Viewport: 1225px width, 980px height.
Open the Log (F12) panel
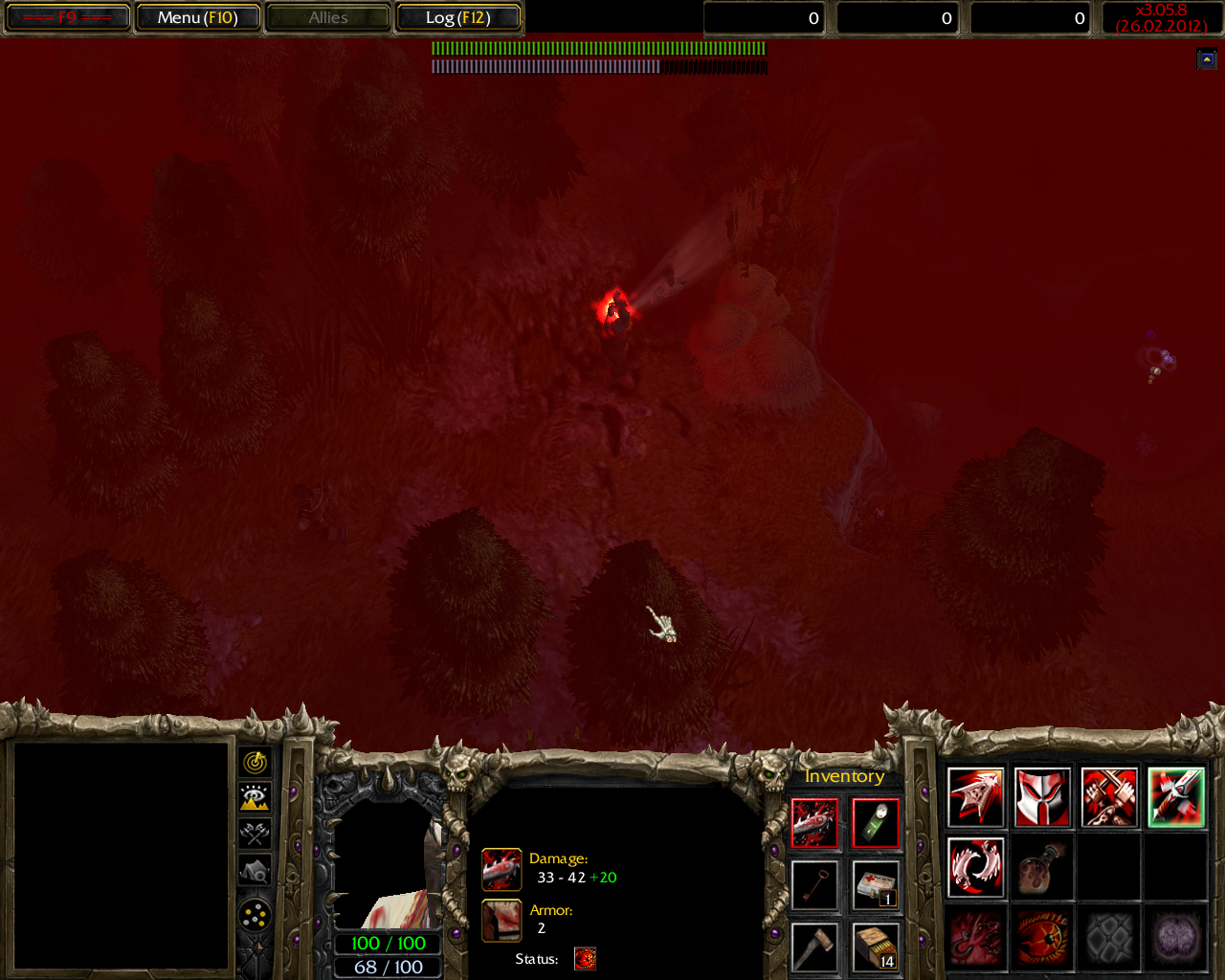pos(457,17)
